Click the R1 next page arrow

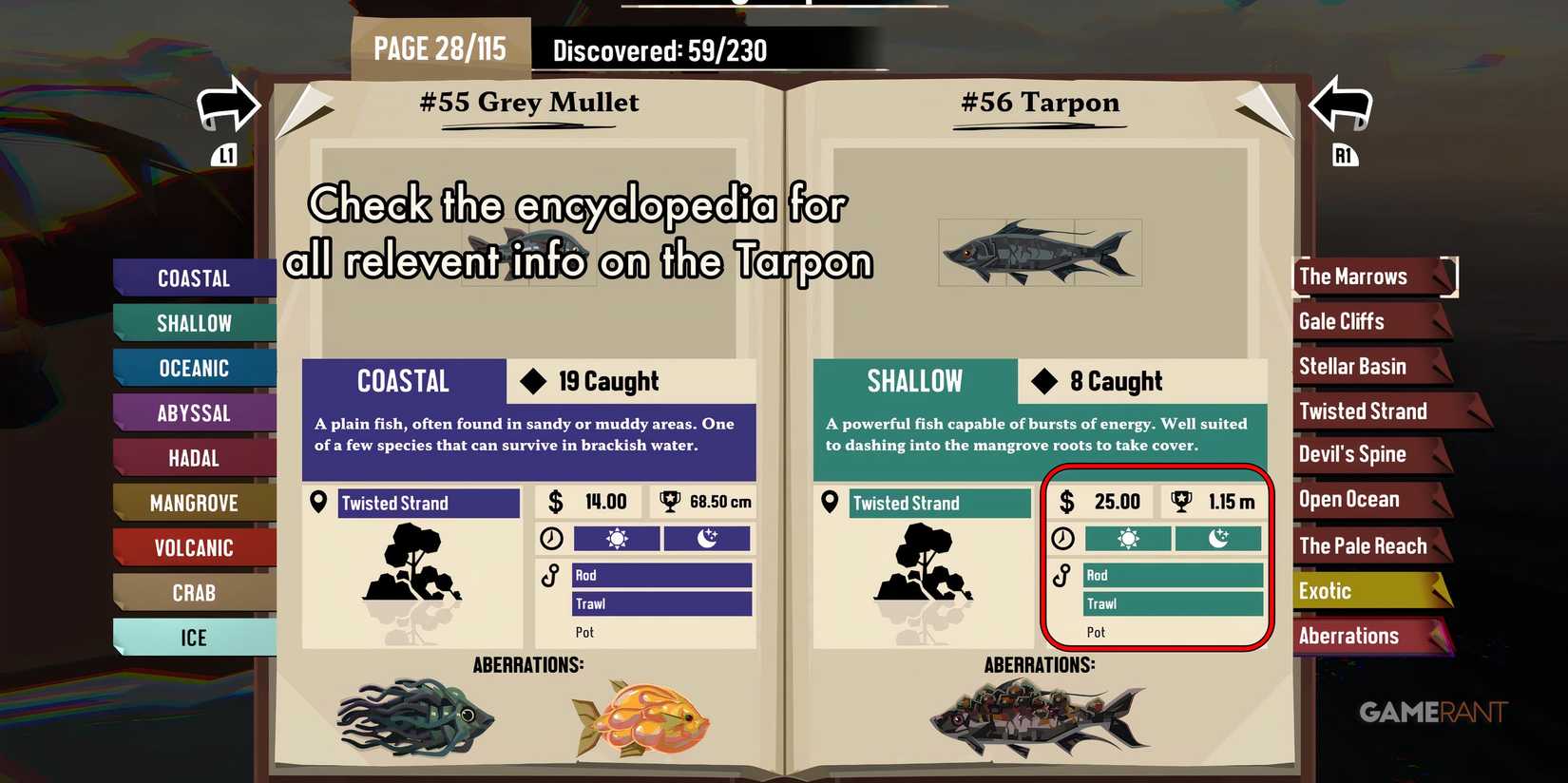click(x=1340, y=105)
